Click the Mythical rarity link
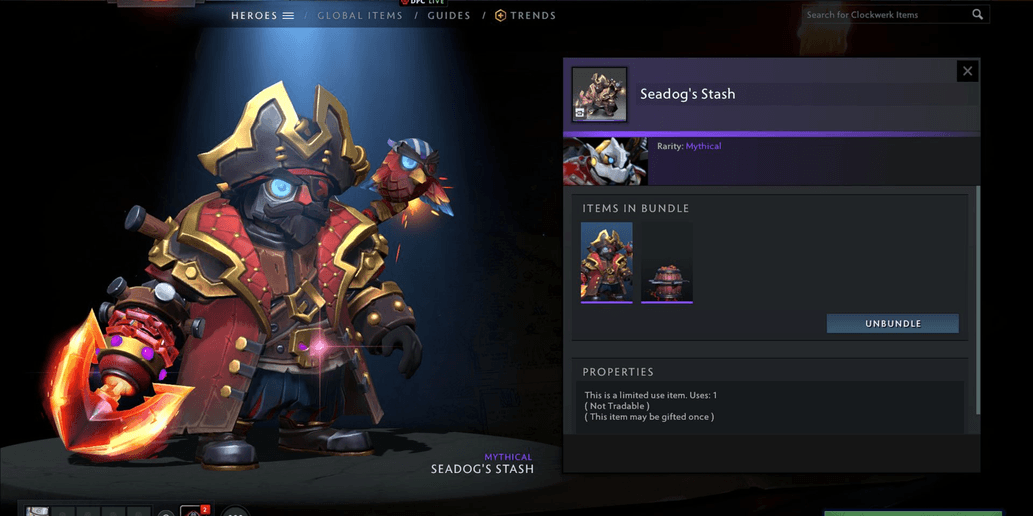This screenshot has width=1033, height=516. pyautogui.click(x=703, y=146)
